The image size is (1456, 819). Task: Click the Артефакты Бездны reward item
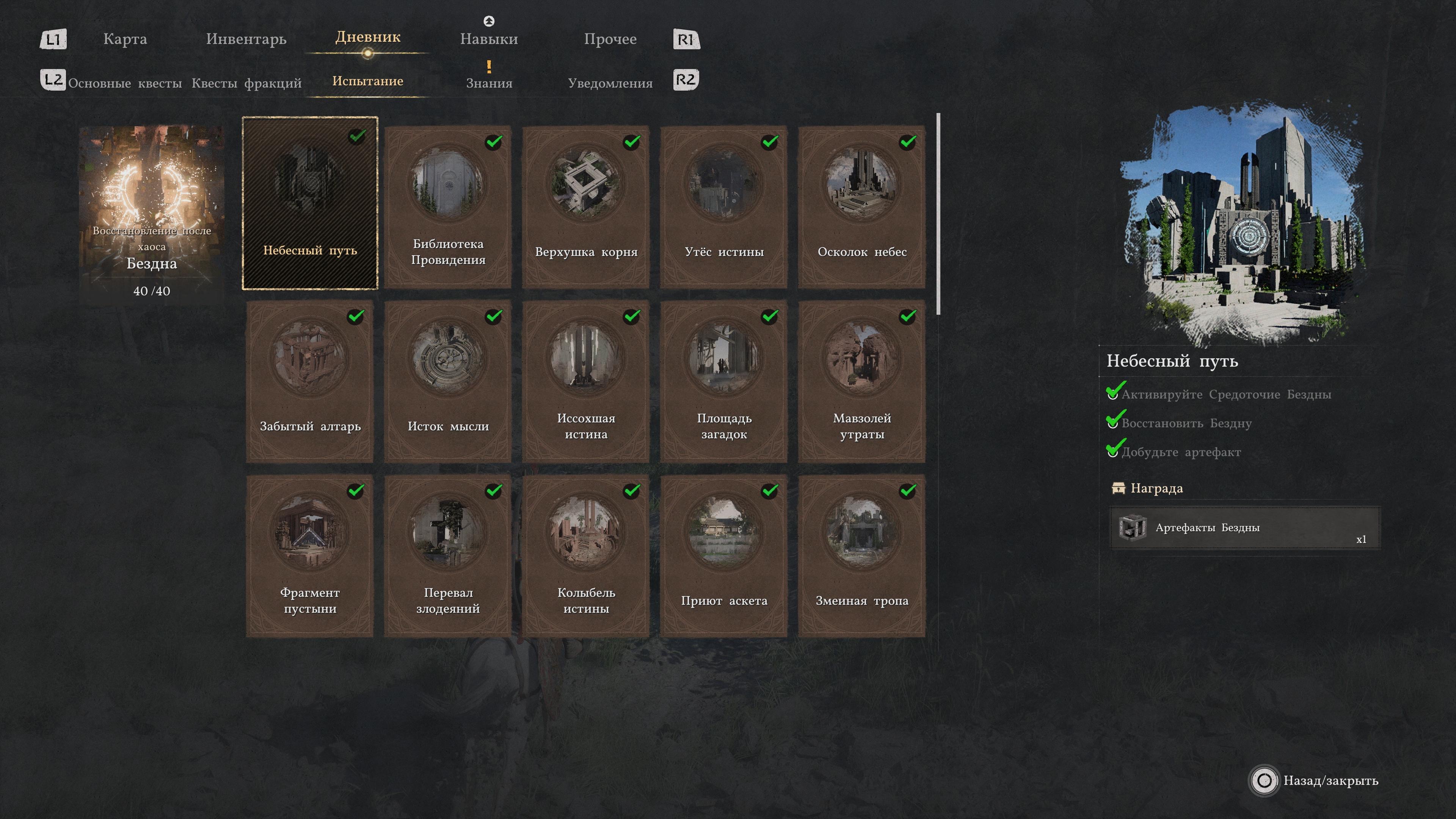1244,528
